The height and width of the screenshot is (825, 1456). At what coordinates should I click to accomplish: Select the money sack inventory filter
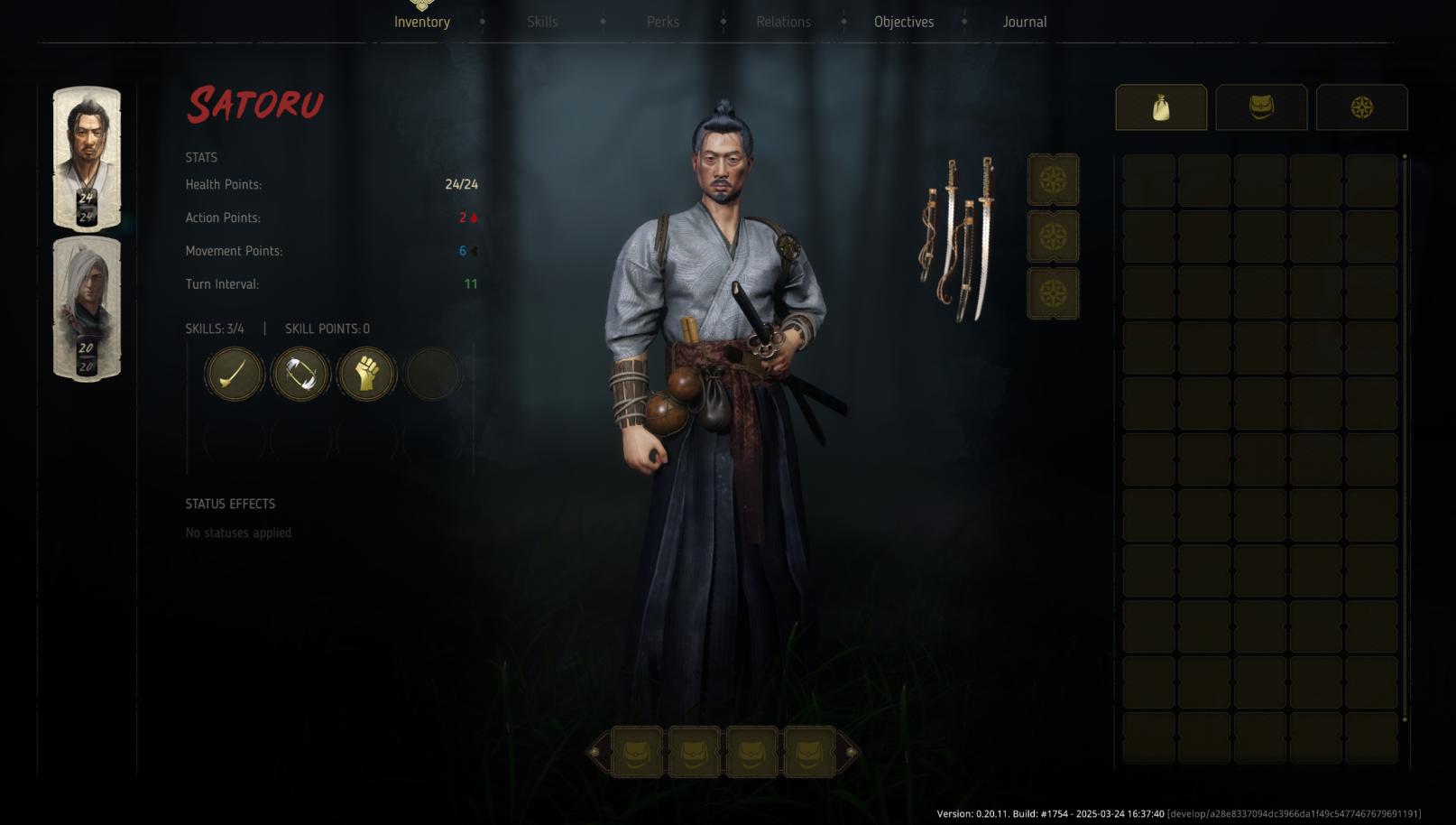coord(1160,107)
